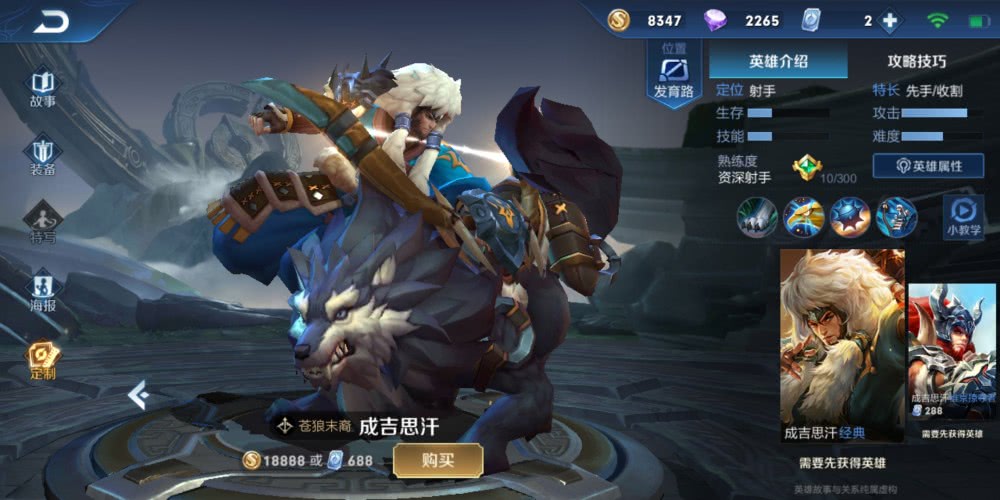This screenshot has height=500, width=1000.
Task: Choose the 成吉思汗 经典 skin card
Action: [x=842, y=345]
